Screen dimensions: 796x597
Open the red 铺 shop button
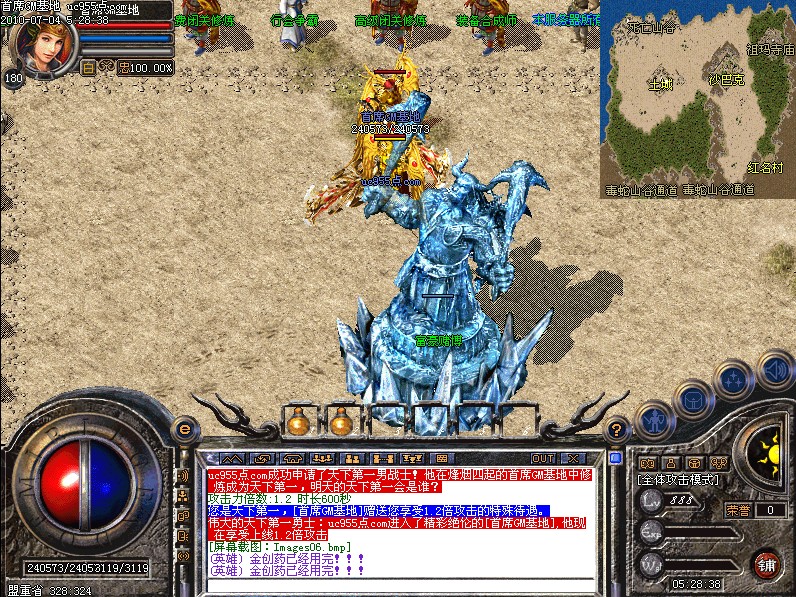[x=766, y=562]
